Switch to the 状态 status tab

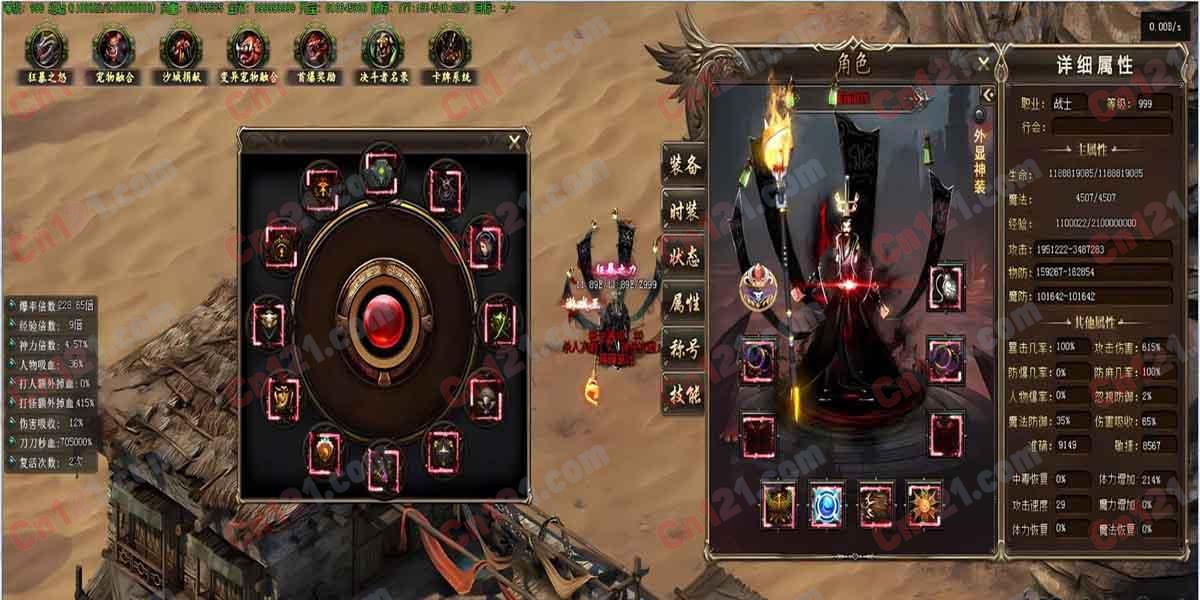click(x=685, y=256)
